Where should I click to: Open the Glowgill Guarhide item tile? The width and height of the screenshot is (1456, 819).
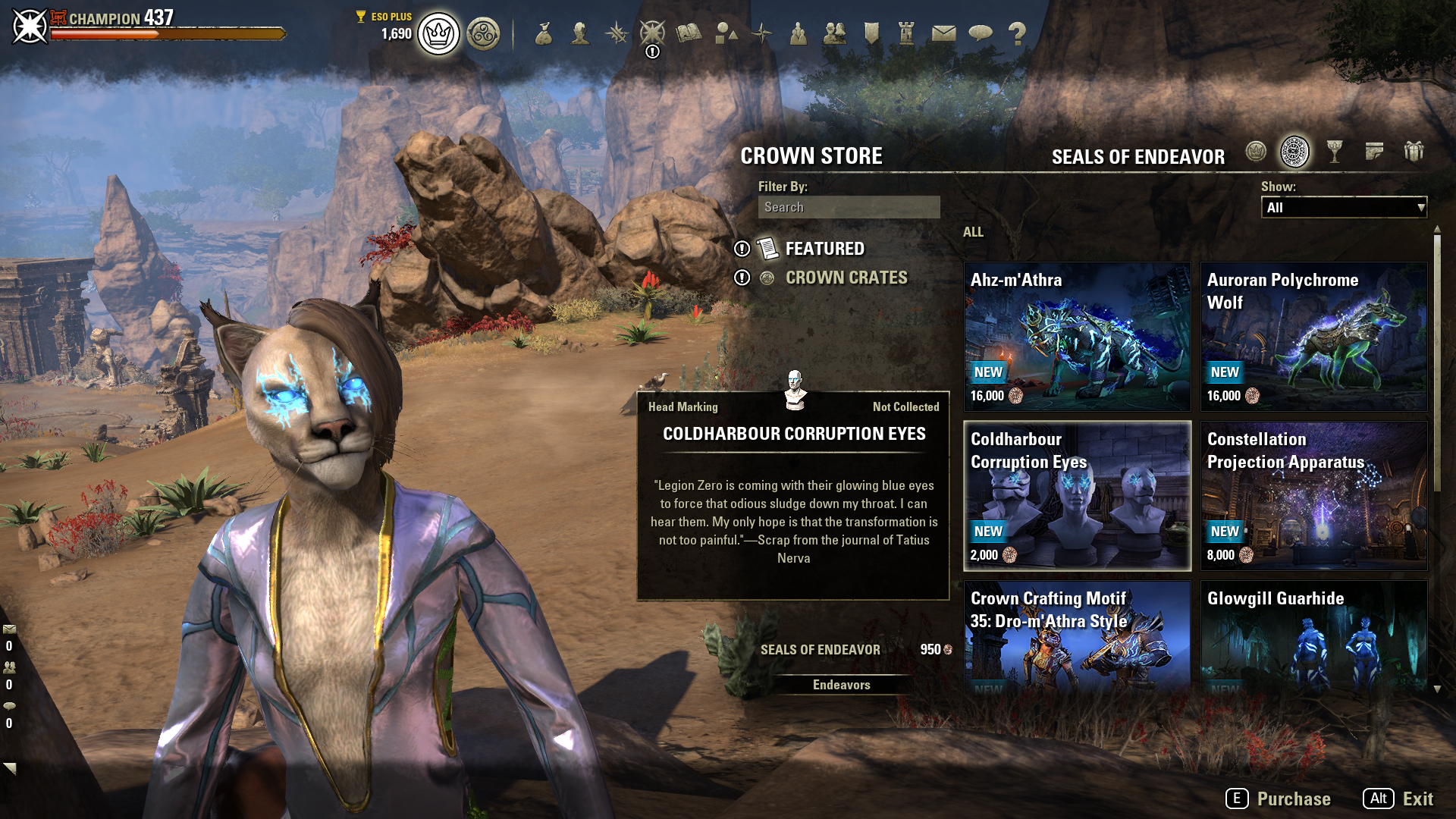(1313, 635)
